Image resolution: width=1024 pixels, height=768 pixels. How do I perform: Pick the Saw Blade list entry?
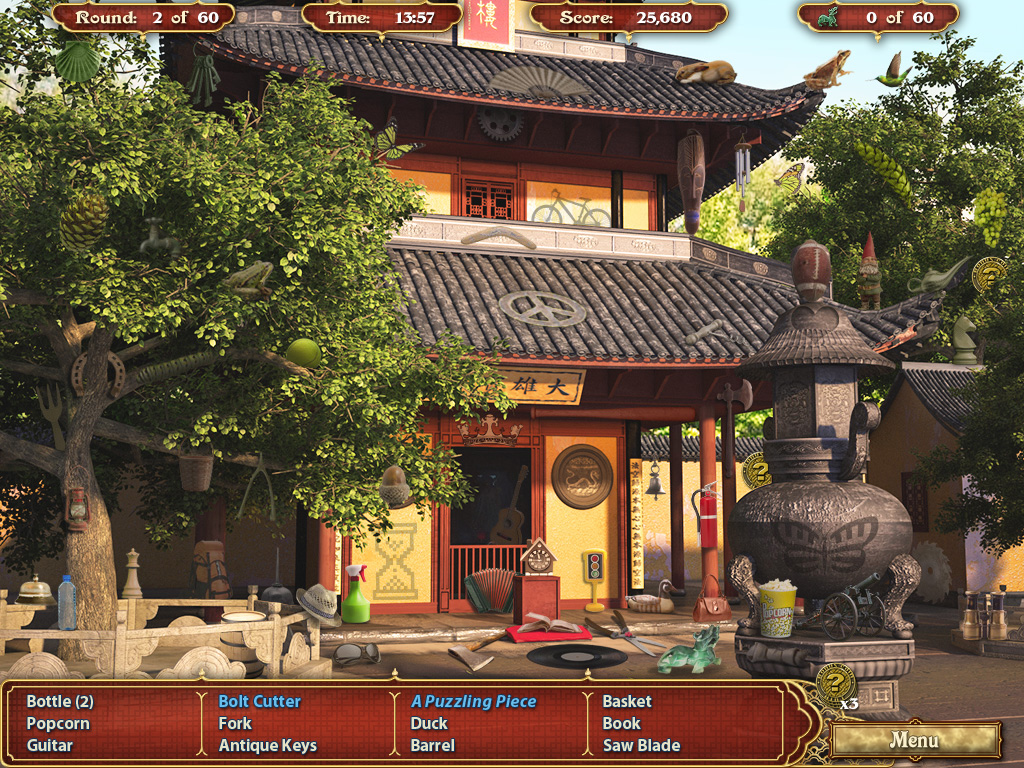click(641, 745)
